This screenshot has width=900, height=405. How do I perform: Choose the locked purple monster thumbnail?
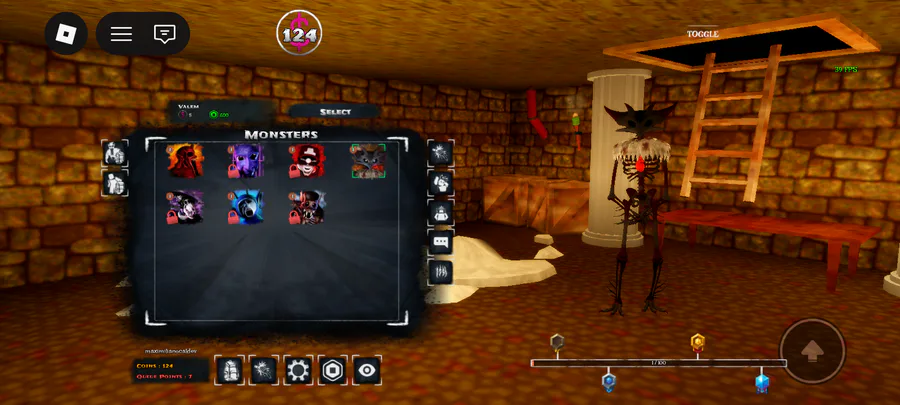[x=244, y=161]
